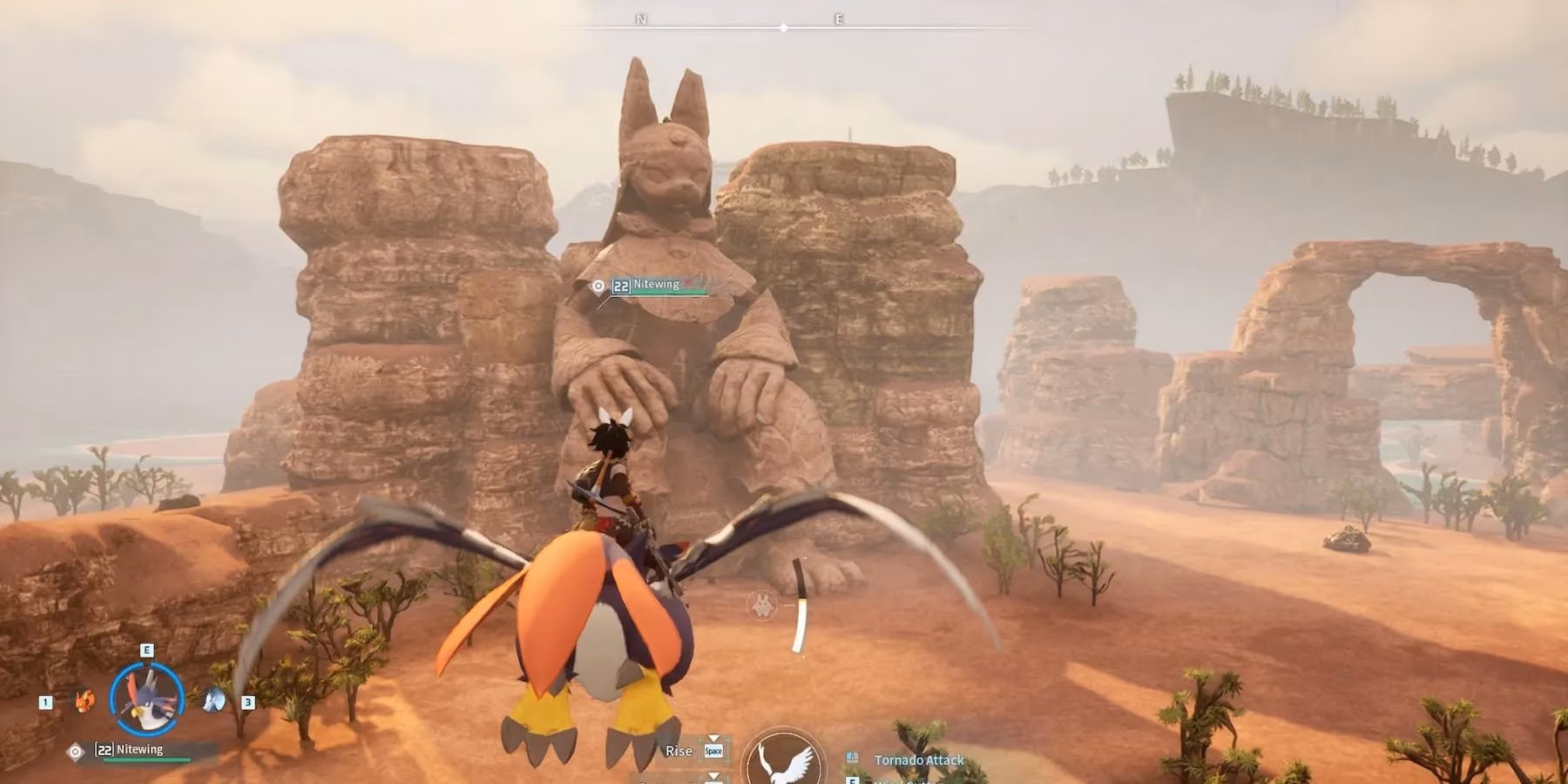Select the E marker on the compass bar
This screenshot has width=1568, height=784.
click(838, 17)
